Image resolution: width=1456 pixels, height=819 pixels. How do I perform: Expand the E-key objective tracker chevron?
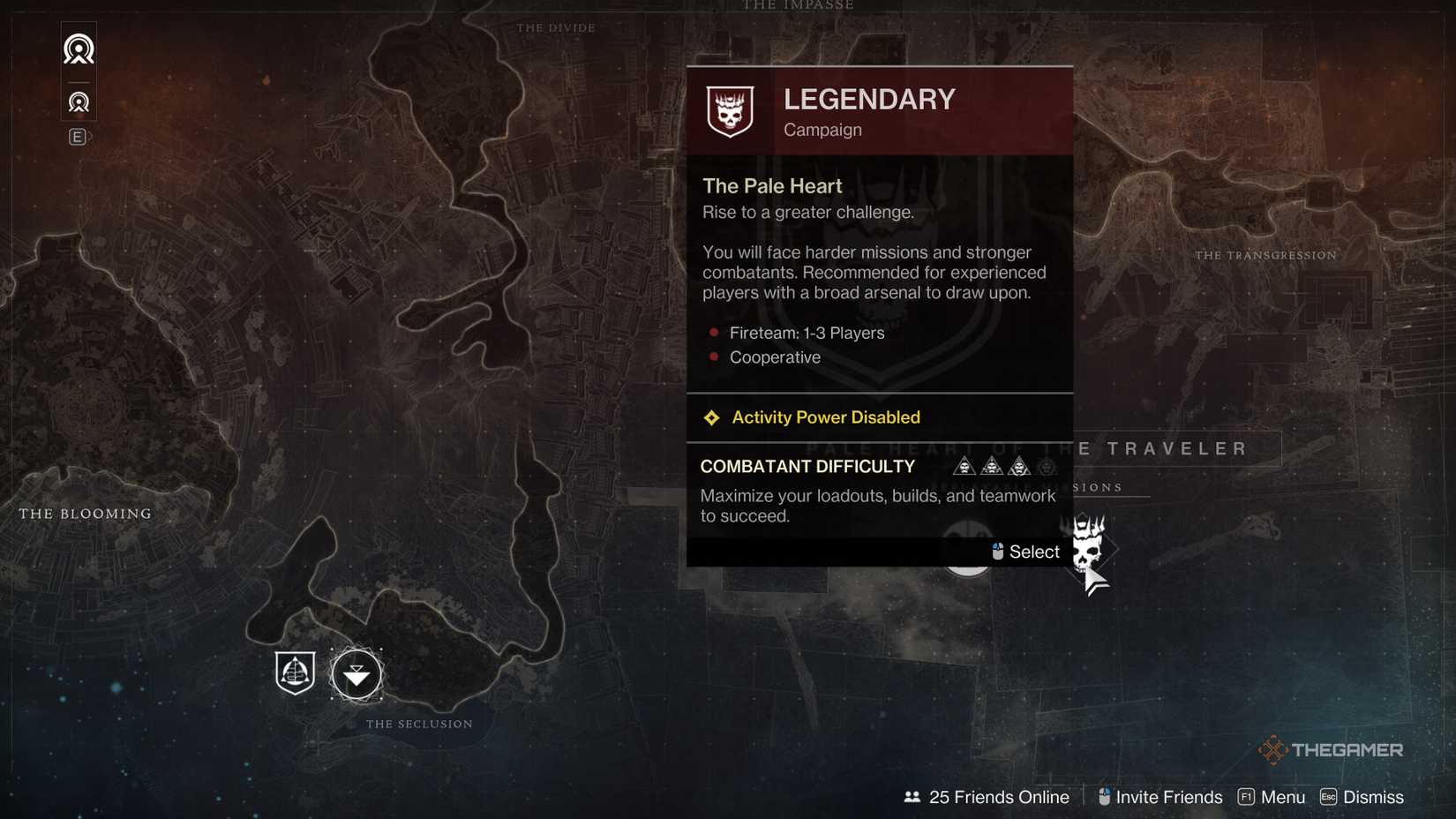point(79,137)
